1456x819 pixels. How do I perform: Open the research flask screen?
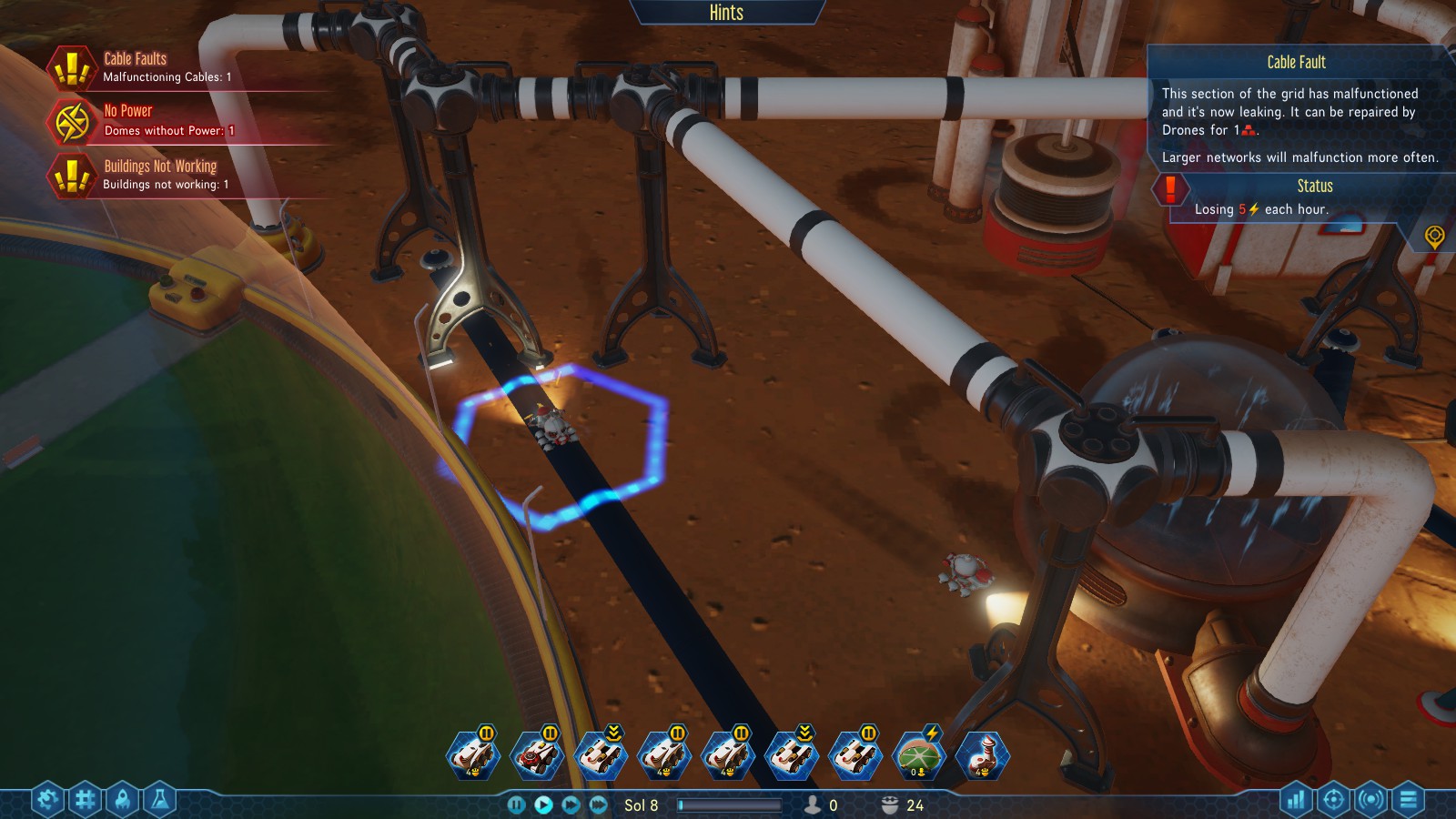(160, 800)
